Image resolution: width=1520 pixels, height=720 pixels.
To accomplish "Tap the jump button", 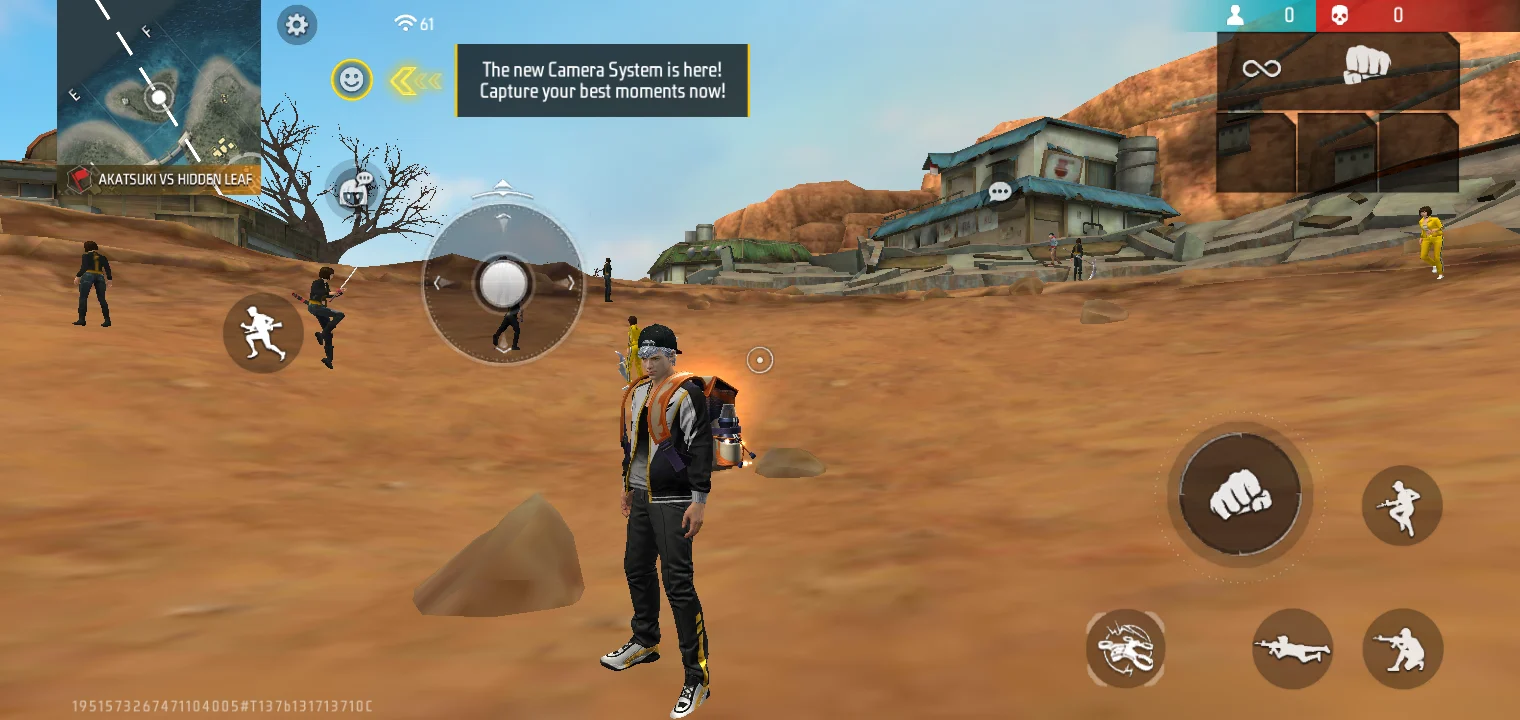I will tap(1402, 505).
